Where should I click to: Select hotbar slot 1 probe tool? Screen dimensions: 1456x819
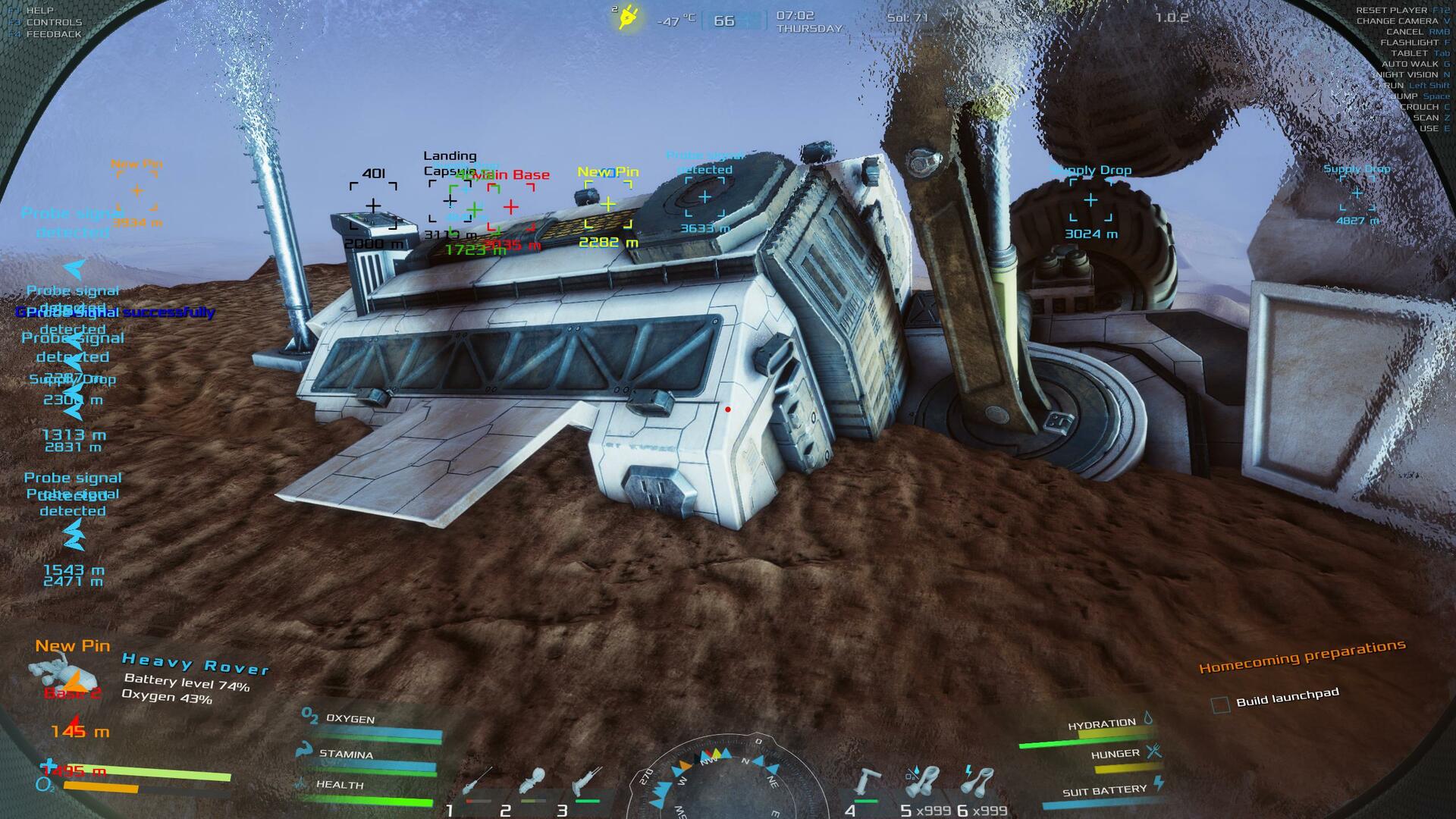tap(476, 784)
